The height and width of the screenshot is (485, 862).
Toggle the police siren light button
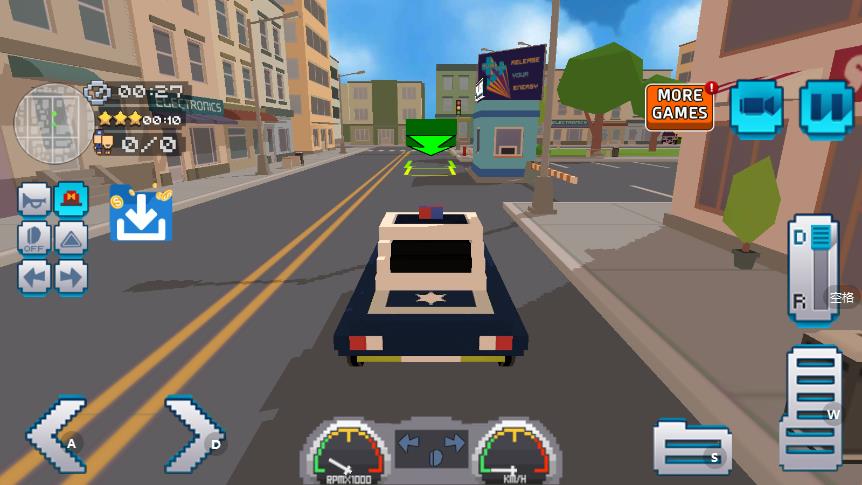(71, 200)
